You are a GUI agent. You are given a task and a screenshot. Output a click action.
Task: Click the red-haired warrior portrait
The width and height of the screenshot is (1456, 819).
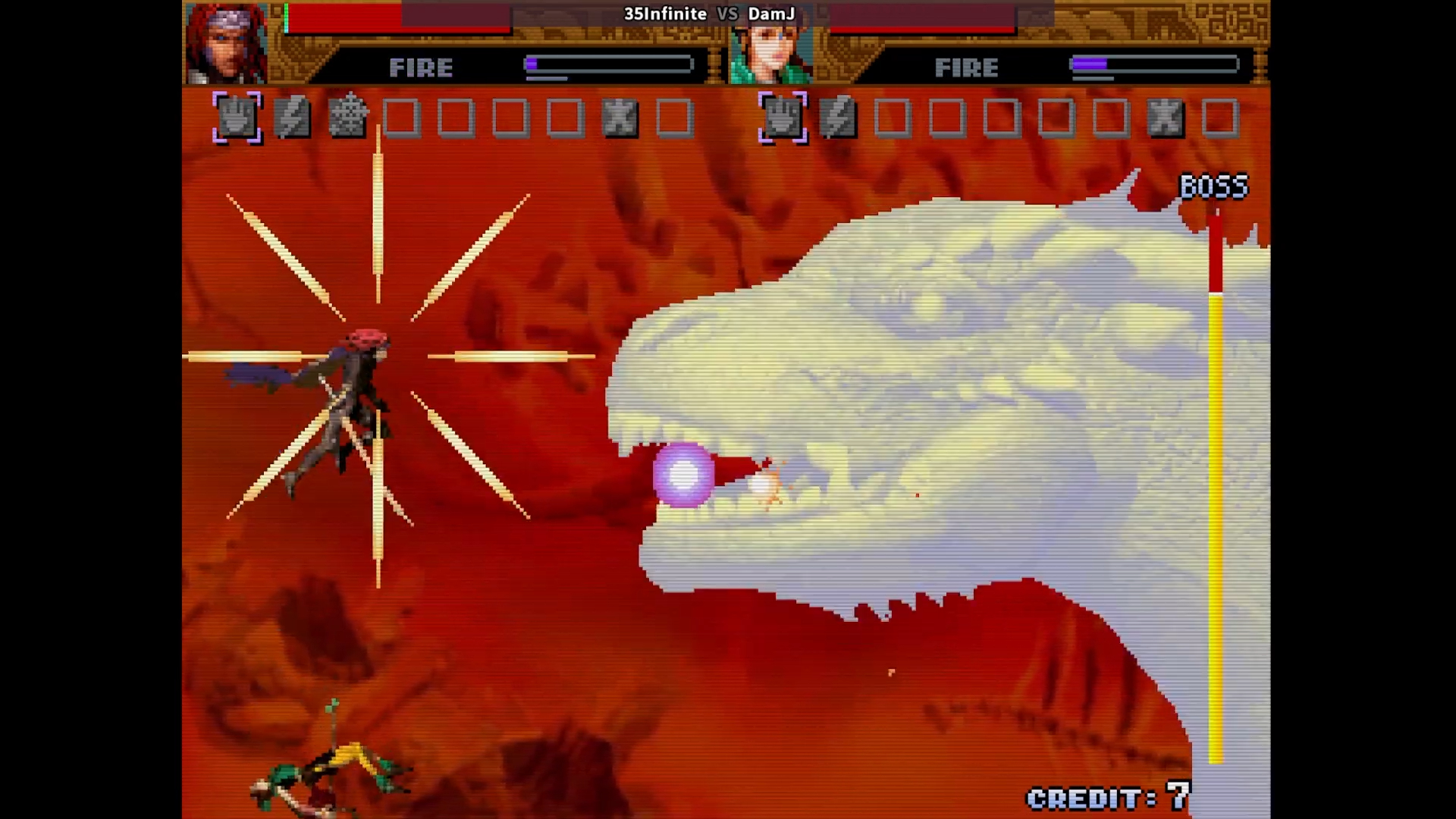[x=226, y=43]
